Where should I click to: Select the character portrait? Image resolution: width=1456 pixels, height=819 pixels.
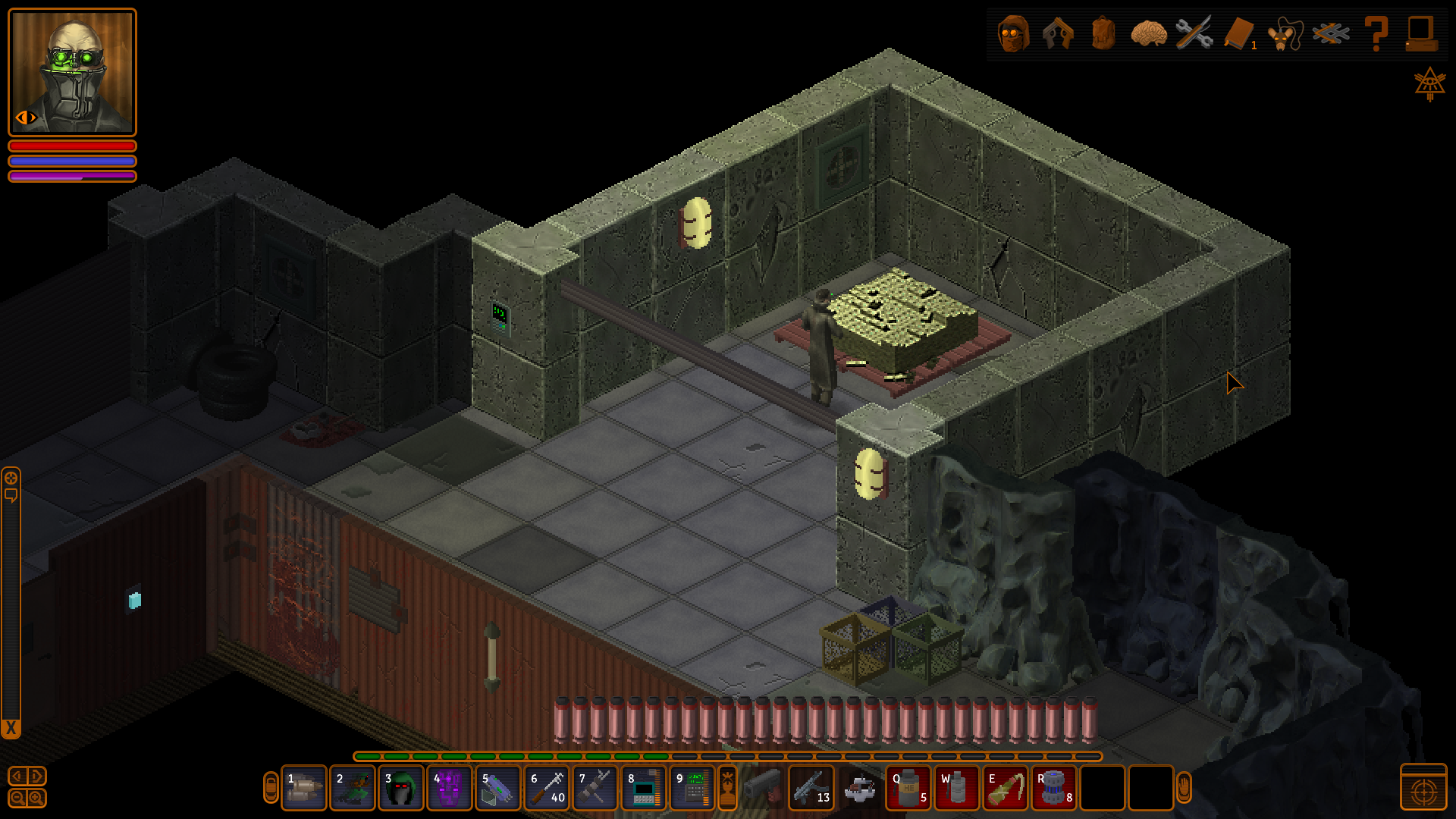point(72,72)
